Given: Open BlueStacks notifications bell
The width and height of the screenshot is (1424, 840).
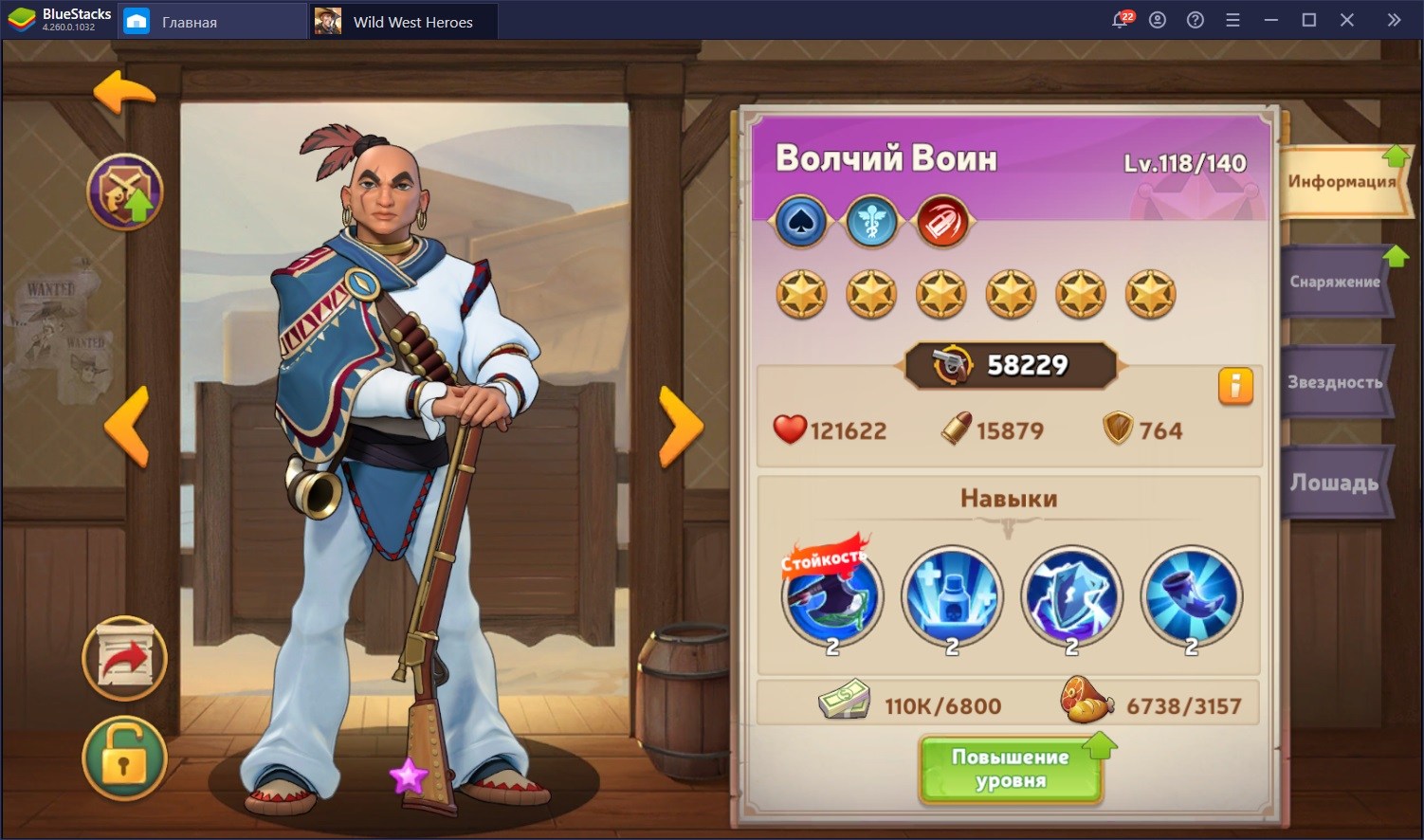Looking at the screenshot, I should tap(1120, 21).
